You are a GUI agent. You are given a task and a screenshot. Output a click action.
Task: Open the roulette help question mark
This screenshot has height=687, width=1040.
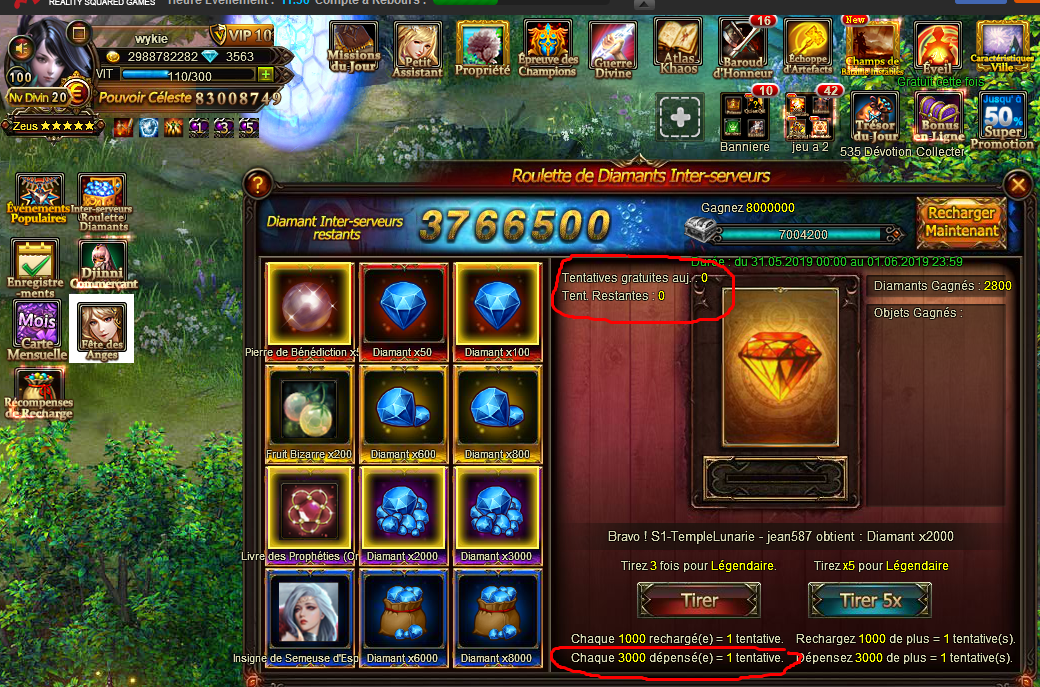[x=258, y=184]
